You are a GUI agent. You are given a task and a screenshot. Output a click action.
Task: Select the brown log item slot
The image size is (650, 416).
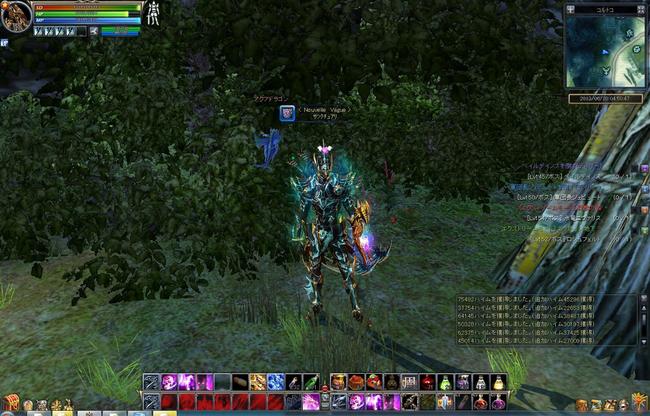(x=240, y=382)
